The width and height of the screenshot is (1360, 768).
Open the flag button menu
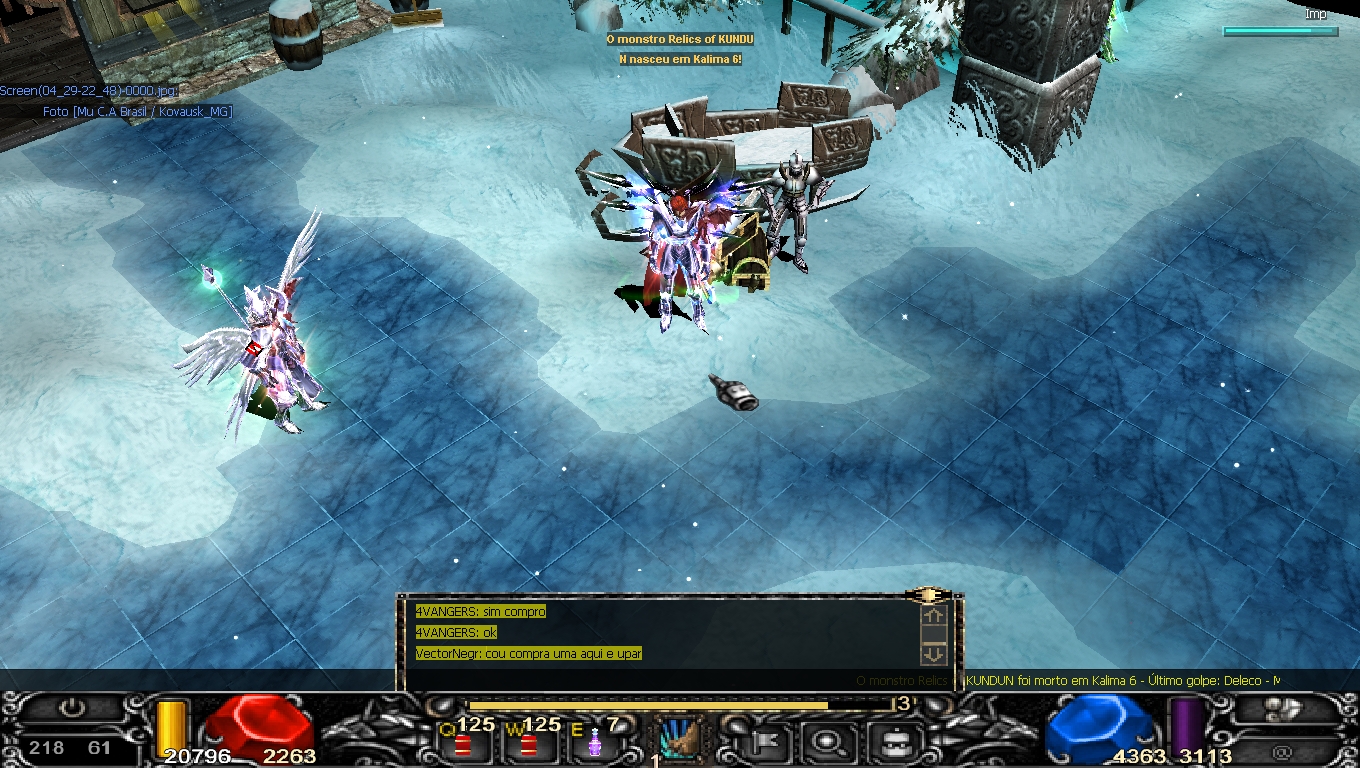(x=765, y=742)
